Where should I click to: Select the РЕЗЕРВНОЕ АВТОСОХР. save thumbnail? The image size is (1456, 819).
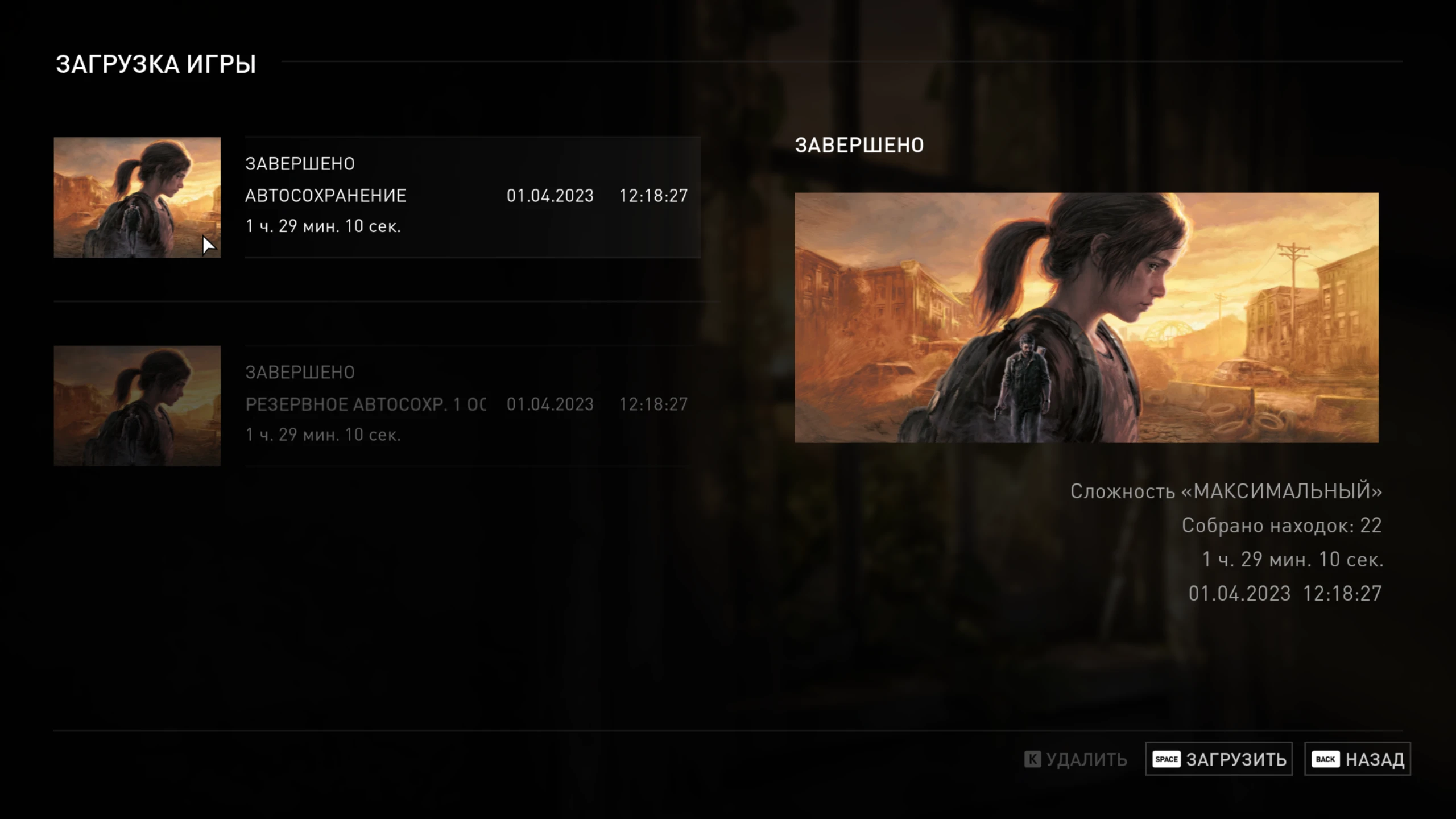pyautogui.click(x=136, y=405)
